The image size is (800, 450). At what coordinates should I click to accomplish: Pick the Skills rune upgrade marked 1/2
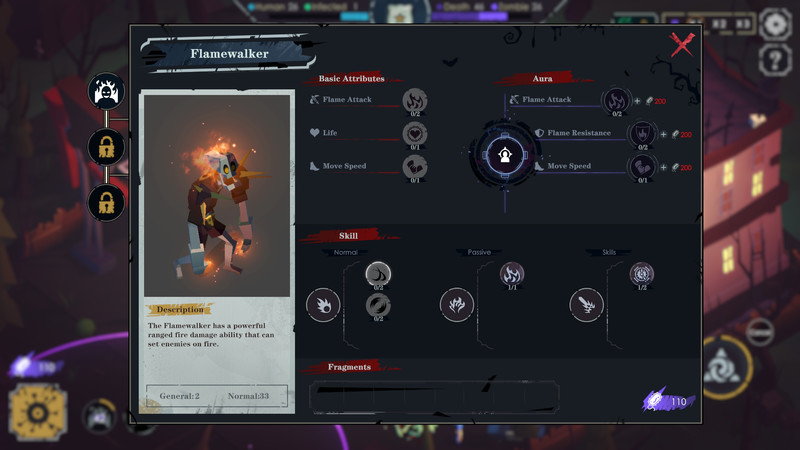641,274
